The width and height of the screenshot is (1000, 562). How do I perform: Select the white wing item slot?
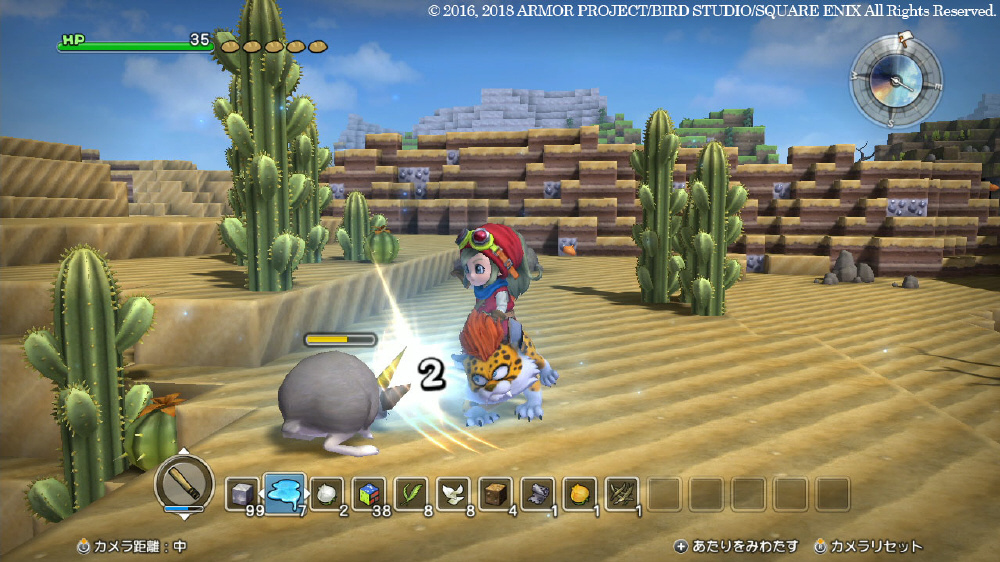452,493
